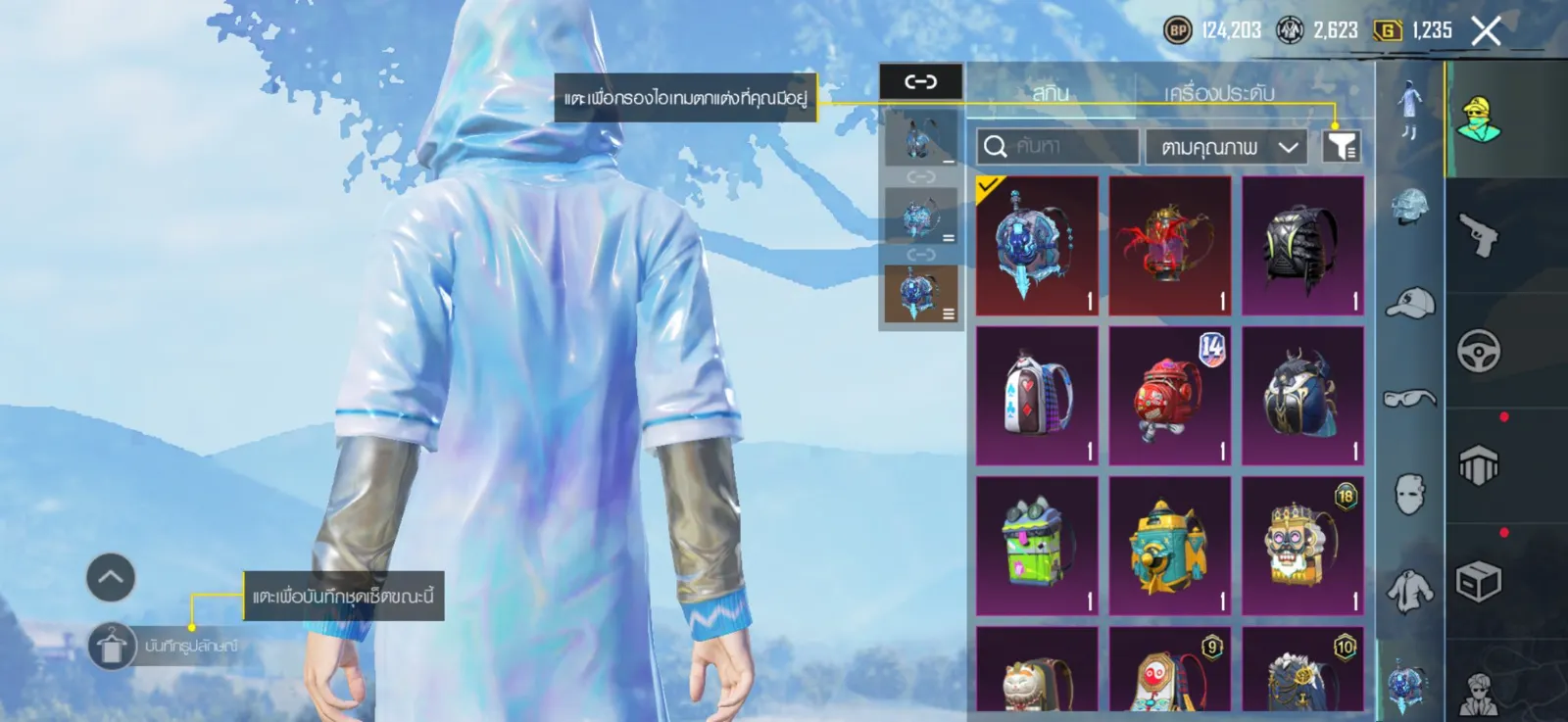Viewport: 1568px width, 722px height.
Task: Open the ตามคุณภาพ sort dropdown
Action: coord(1226,147)
